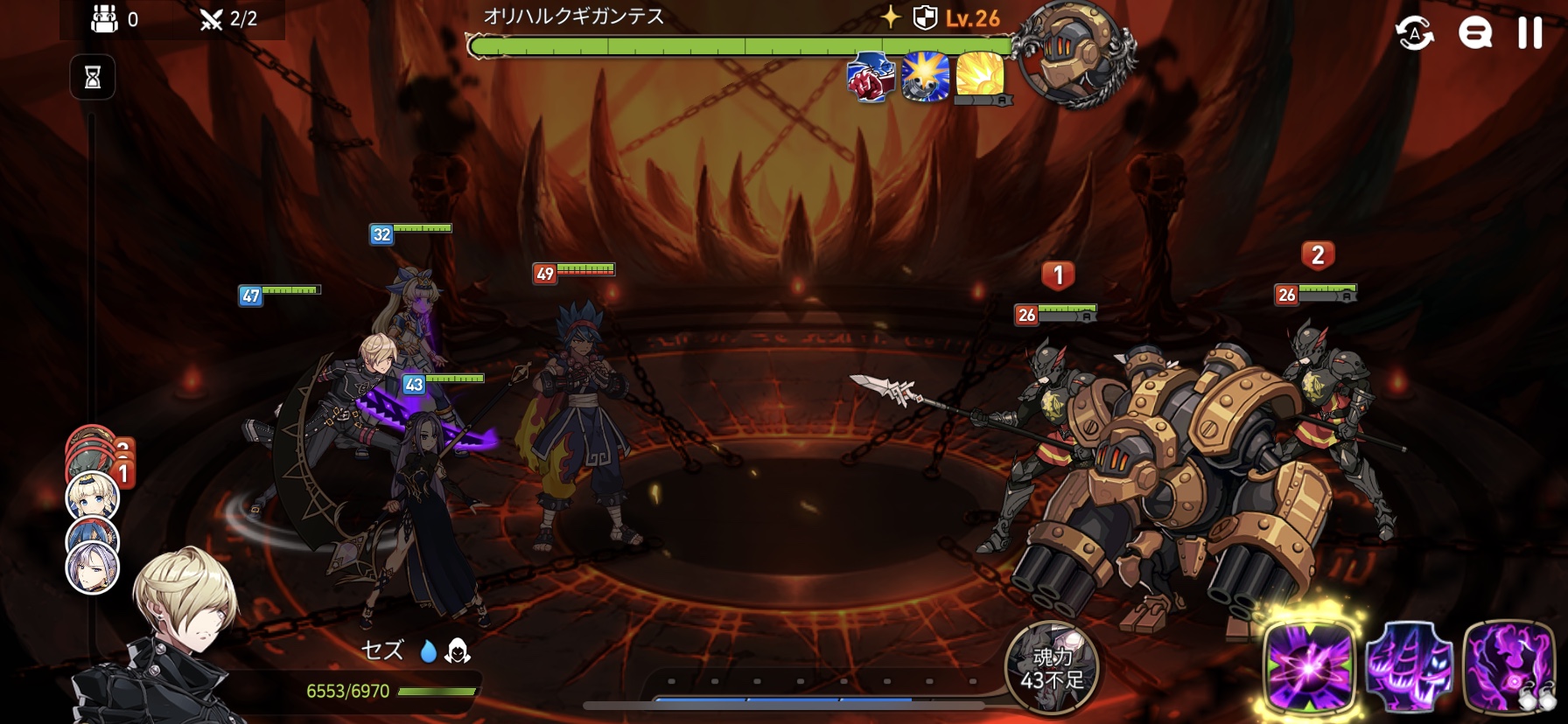Use the glowing purple burst skill

[x=1309, y=667]
